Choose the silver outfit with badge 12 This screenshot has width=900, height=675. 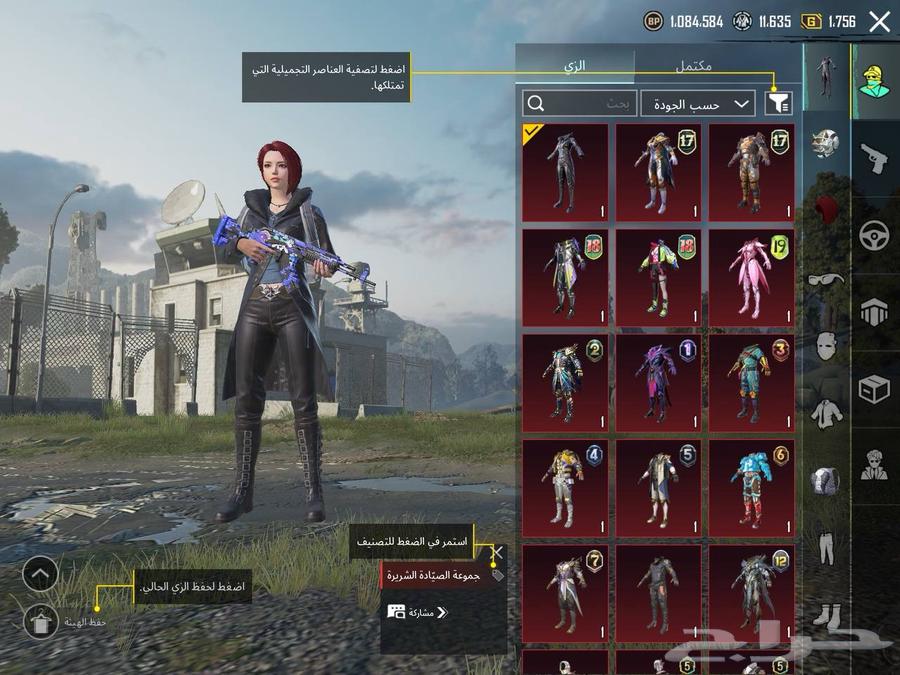(x=752, y=592)
